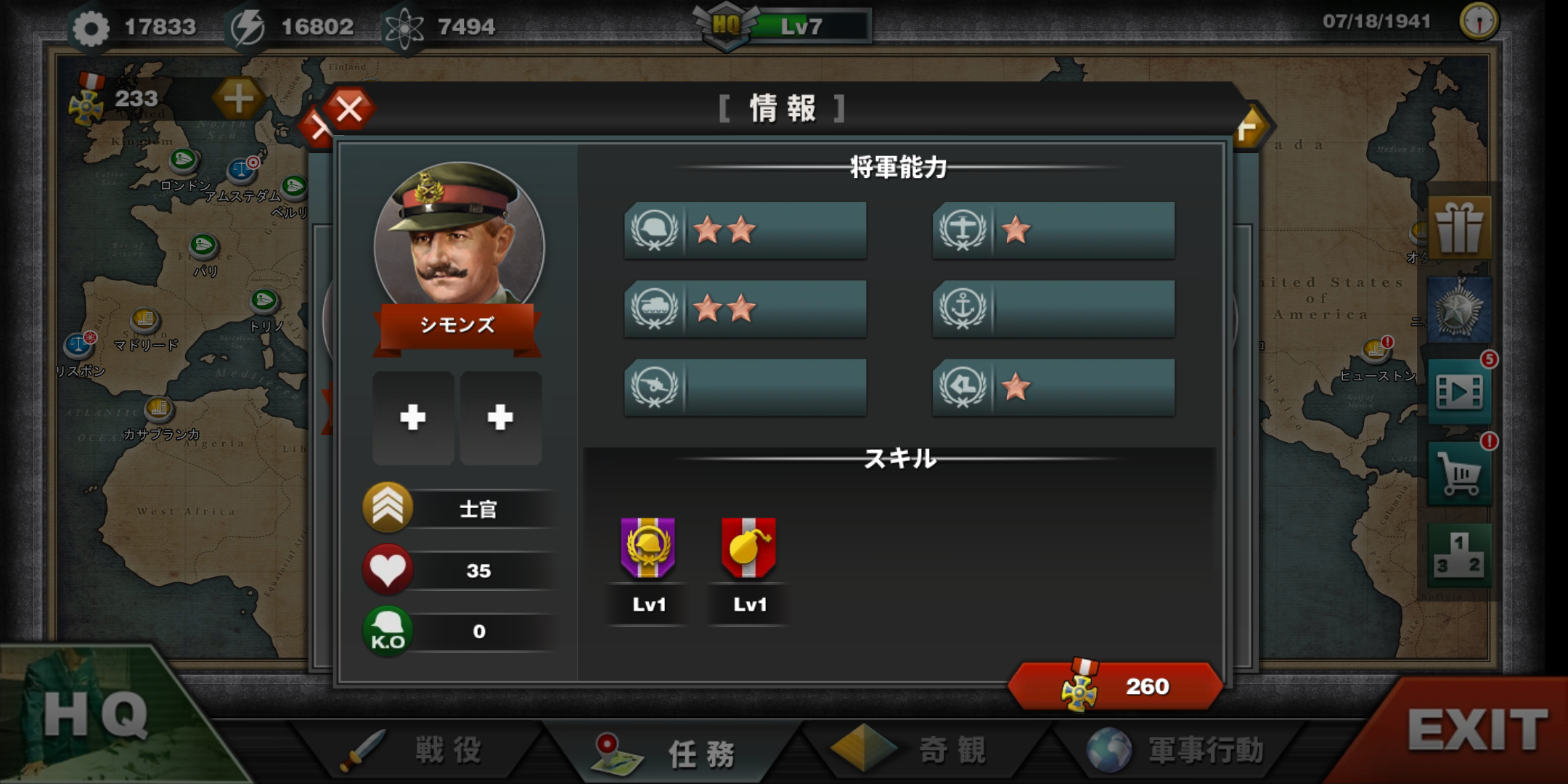The width and height of the screenshot is (1568, 784).
Task: Show the leaderboard podium
Action: 1459,555
